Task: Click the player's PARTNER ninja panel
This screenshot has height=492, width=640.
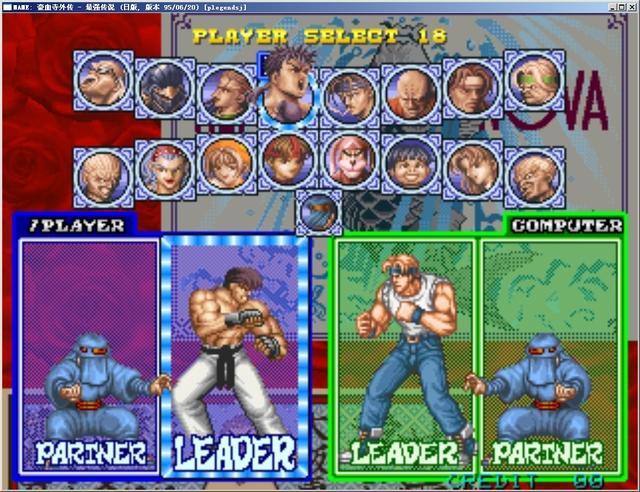Action: [x=89, y=355]
